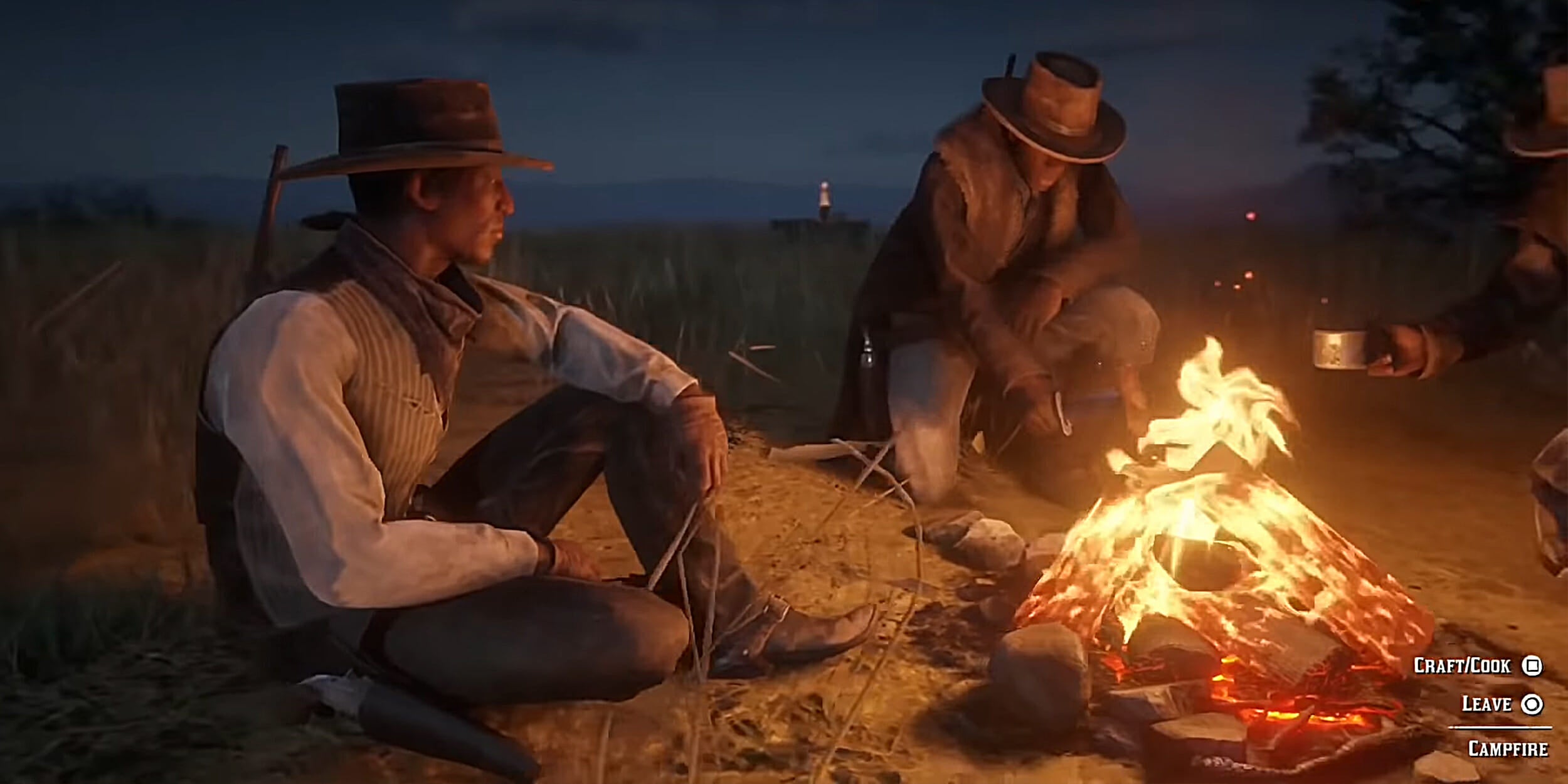Choose the Craft/Cook campfire option
1568x784 pixels.
[x=1476, y=666]
